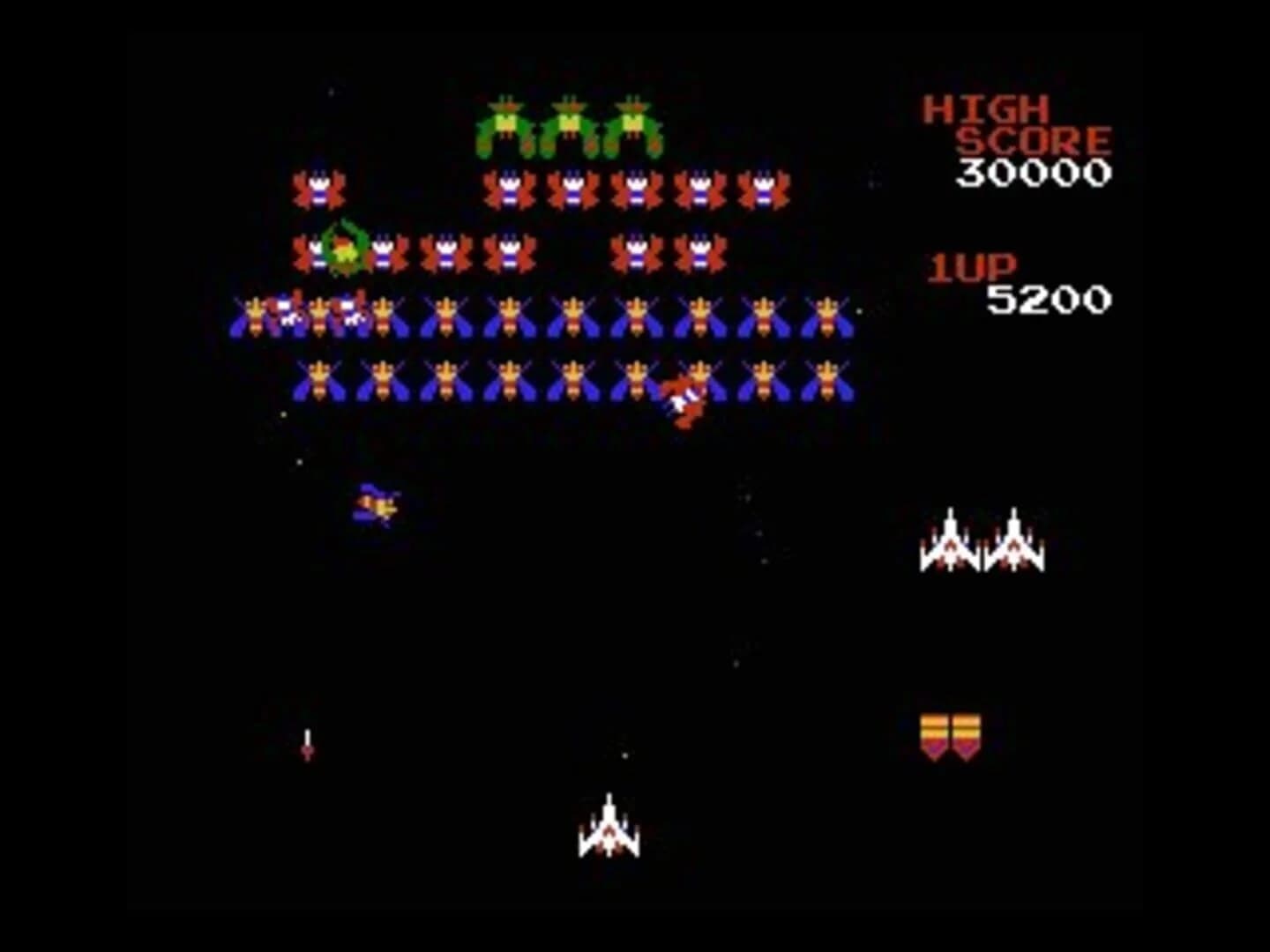Click the leftmost stage flag badge
Screen dimensions: 1270x952
click(x=935, y=734)
